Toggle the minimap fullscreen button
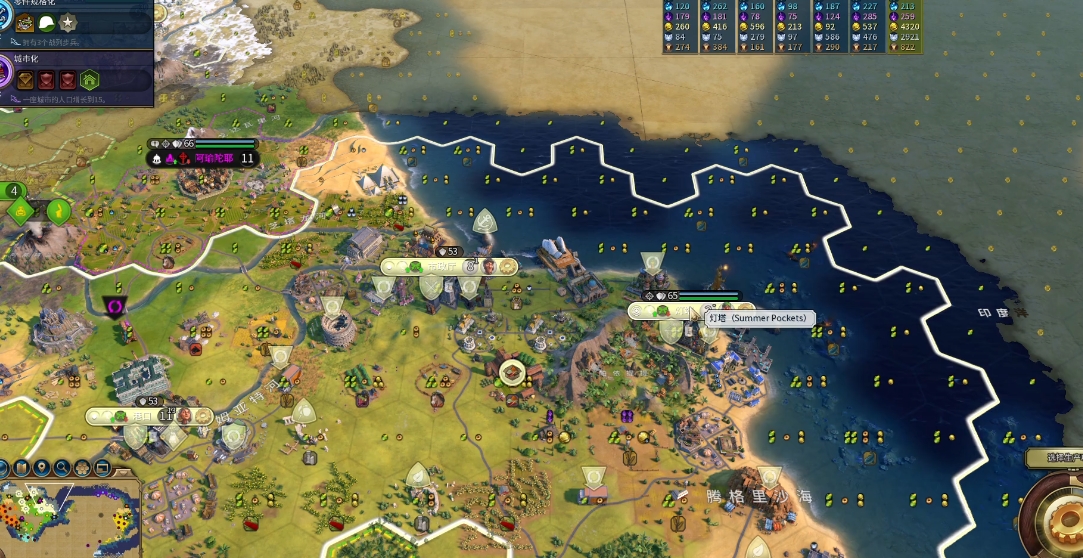This screenshot has width=1083, height=558. (x=102, y=468)
